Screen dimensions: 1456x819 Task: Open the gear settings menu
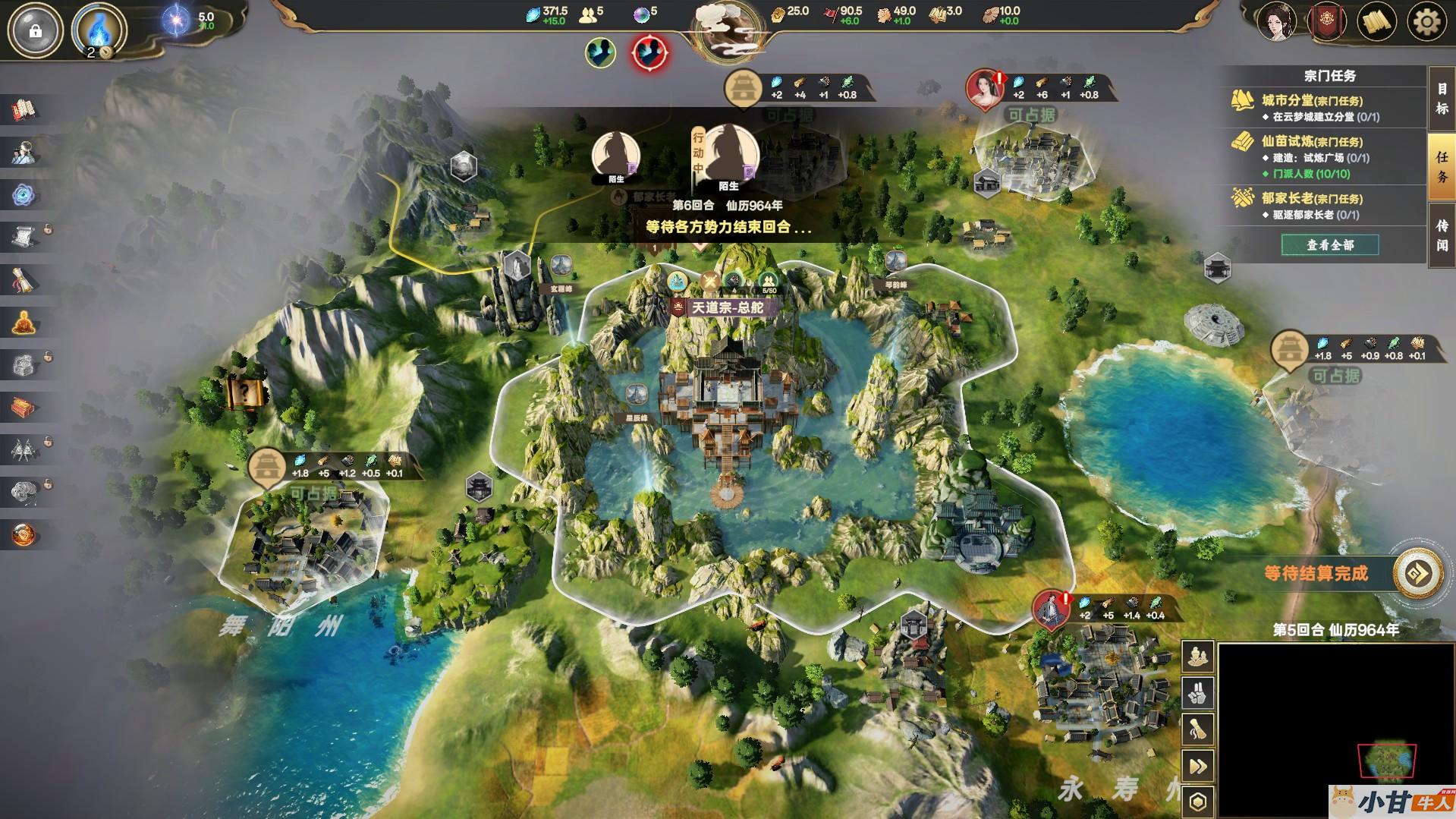1426,22
